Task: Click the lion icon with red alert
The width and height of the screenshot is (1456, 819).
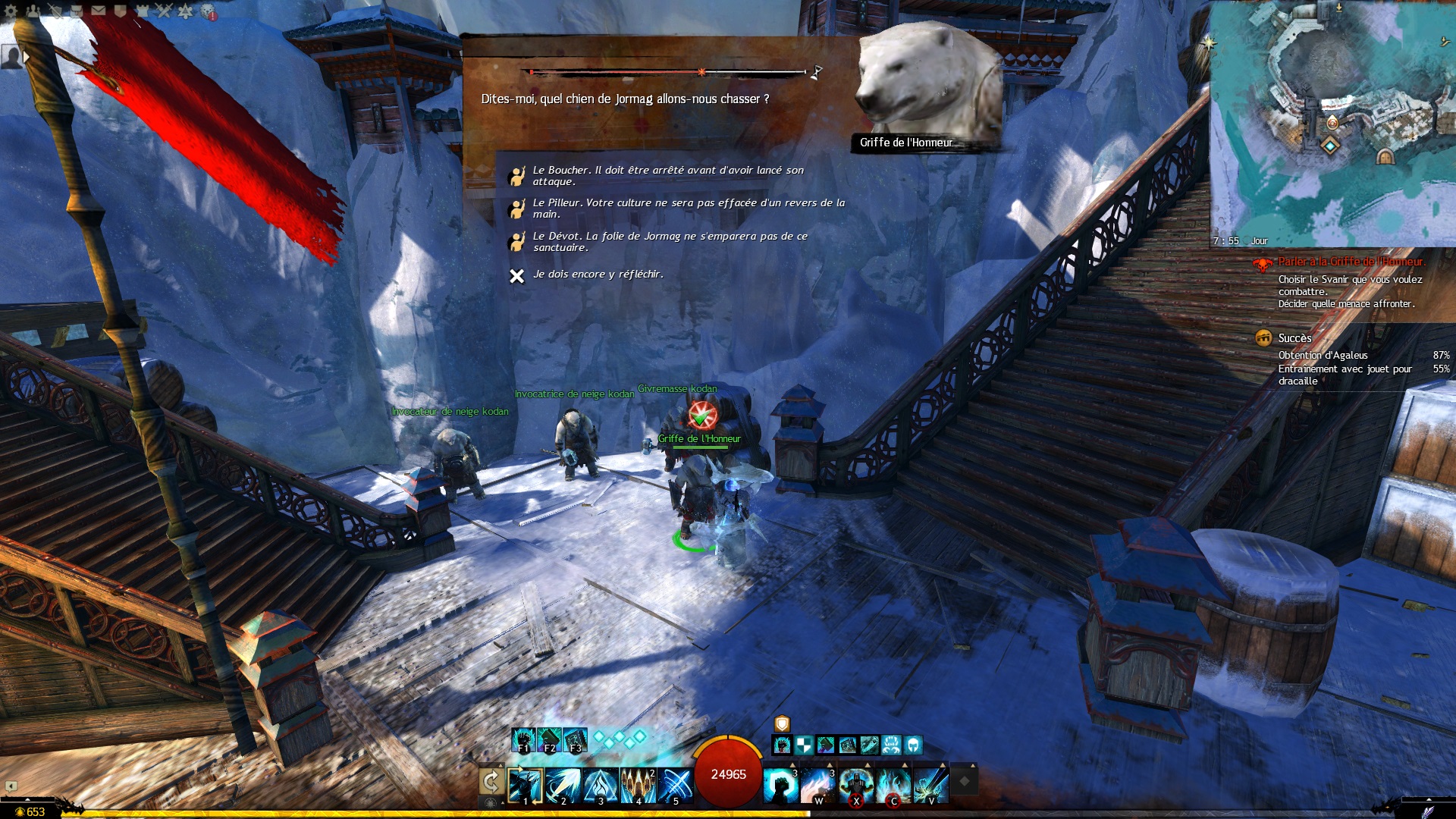Action: (x=208, y=11)
